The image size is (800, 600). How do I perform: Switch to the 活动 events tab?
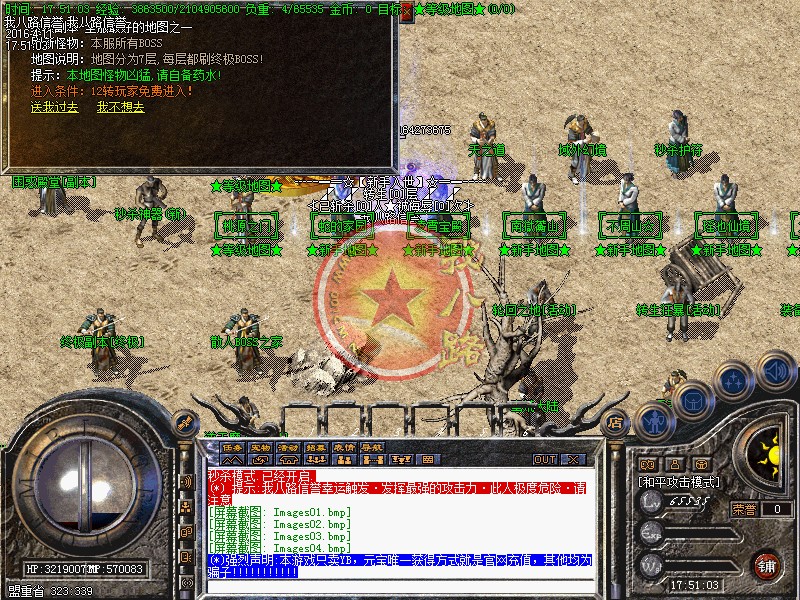pos(289,446)
